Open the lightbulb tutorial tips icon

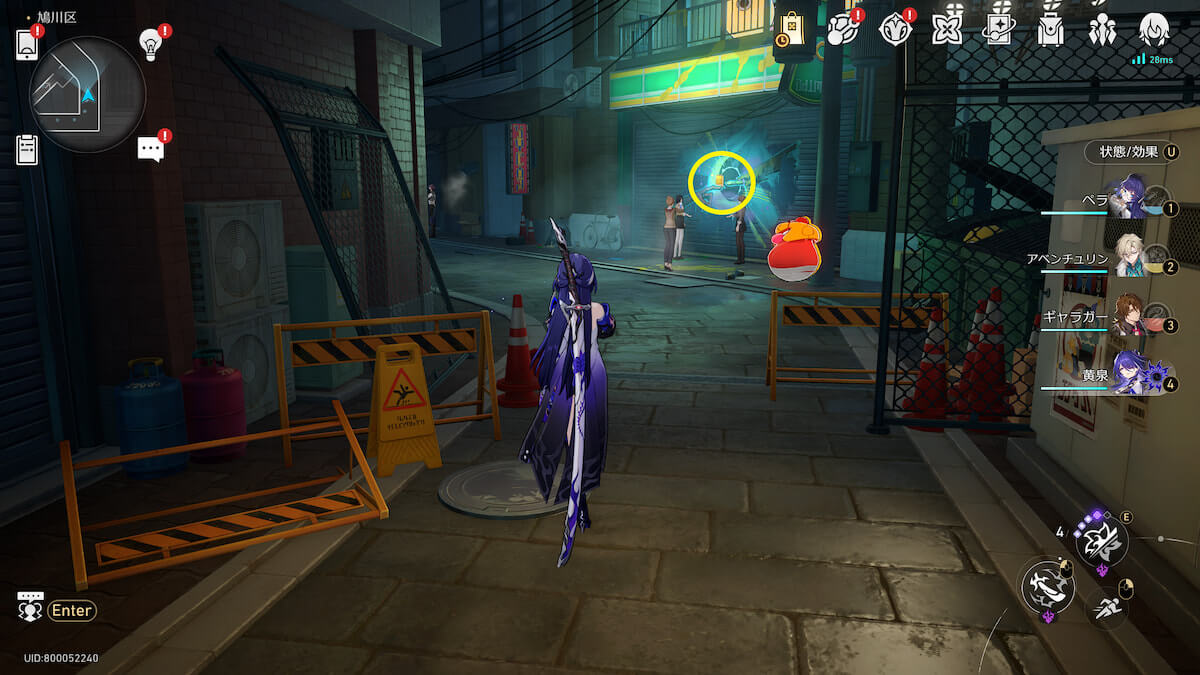(x=150, y=43)
